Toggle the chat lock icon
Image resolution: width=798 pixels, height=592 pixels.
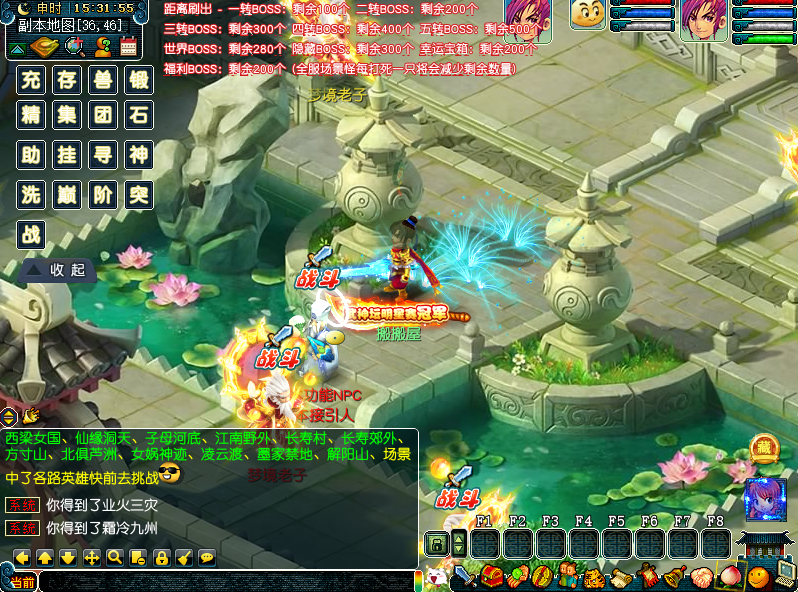tap(161, 557)
